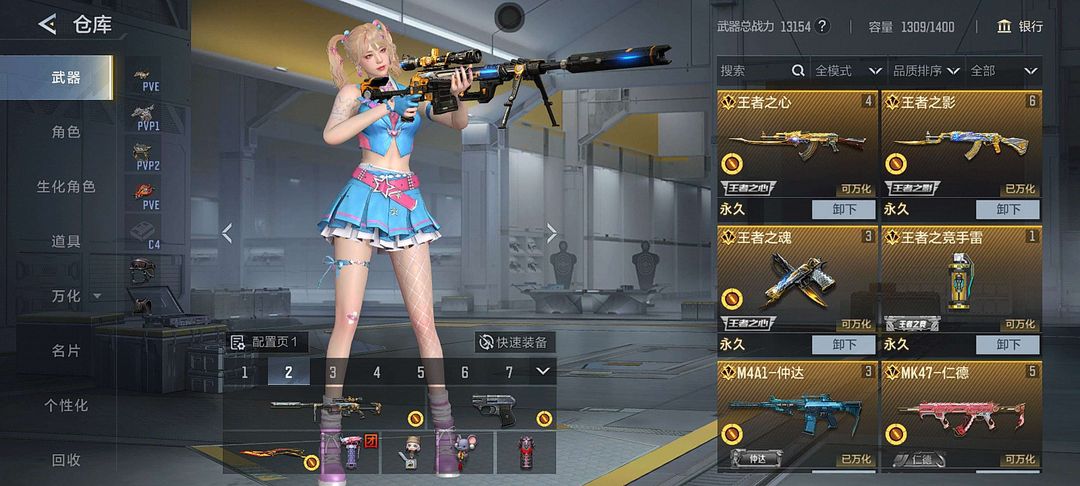Switch to the 角色 tab
1080x486 pixels.
tap(66, 132)
